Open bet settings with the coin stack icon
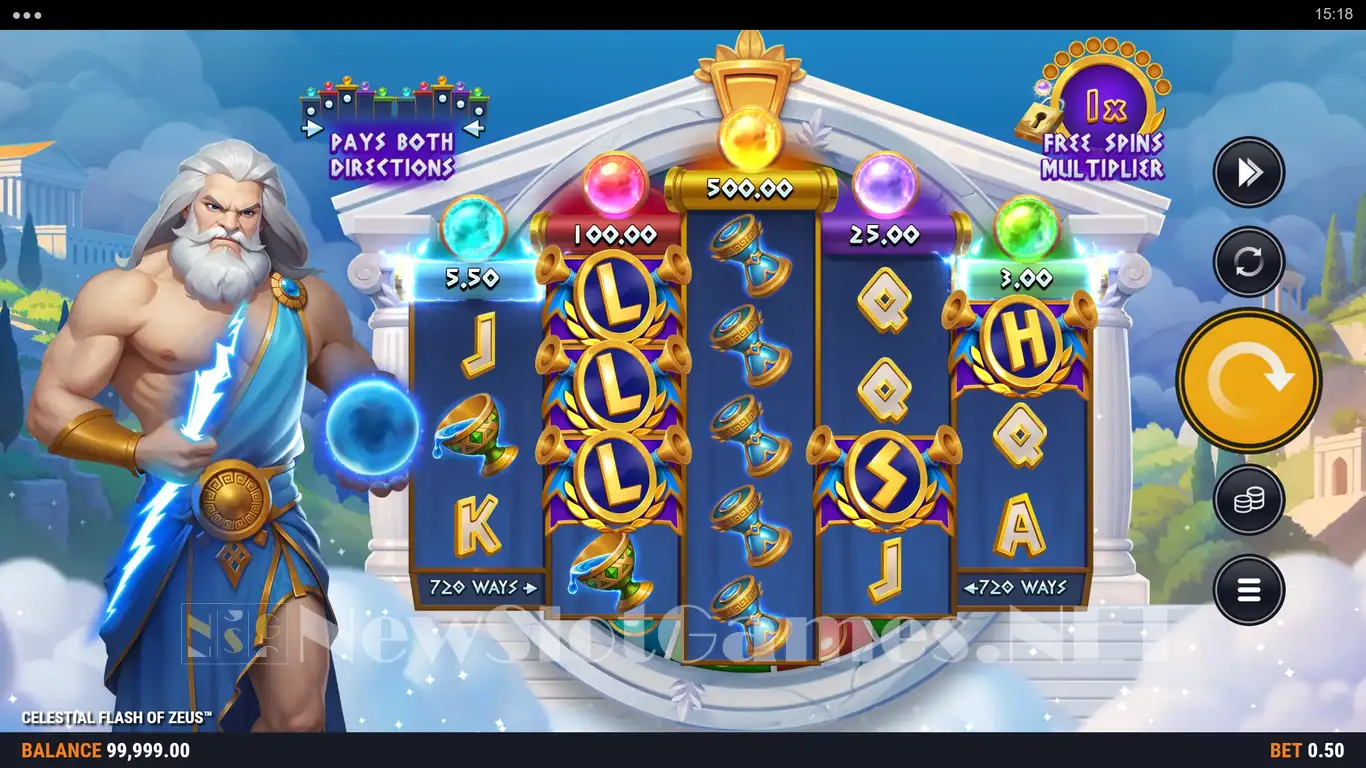1366x768 pixels. tap(1248, 499)
